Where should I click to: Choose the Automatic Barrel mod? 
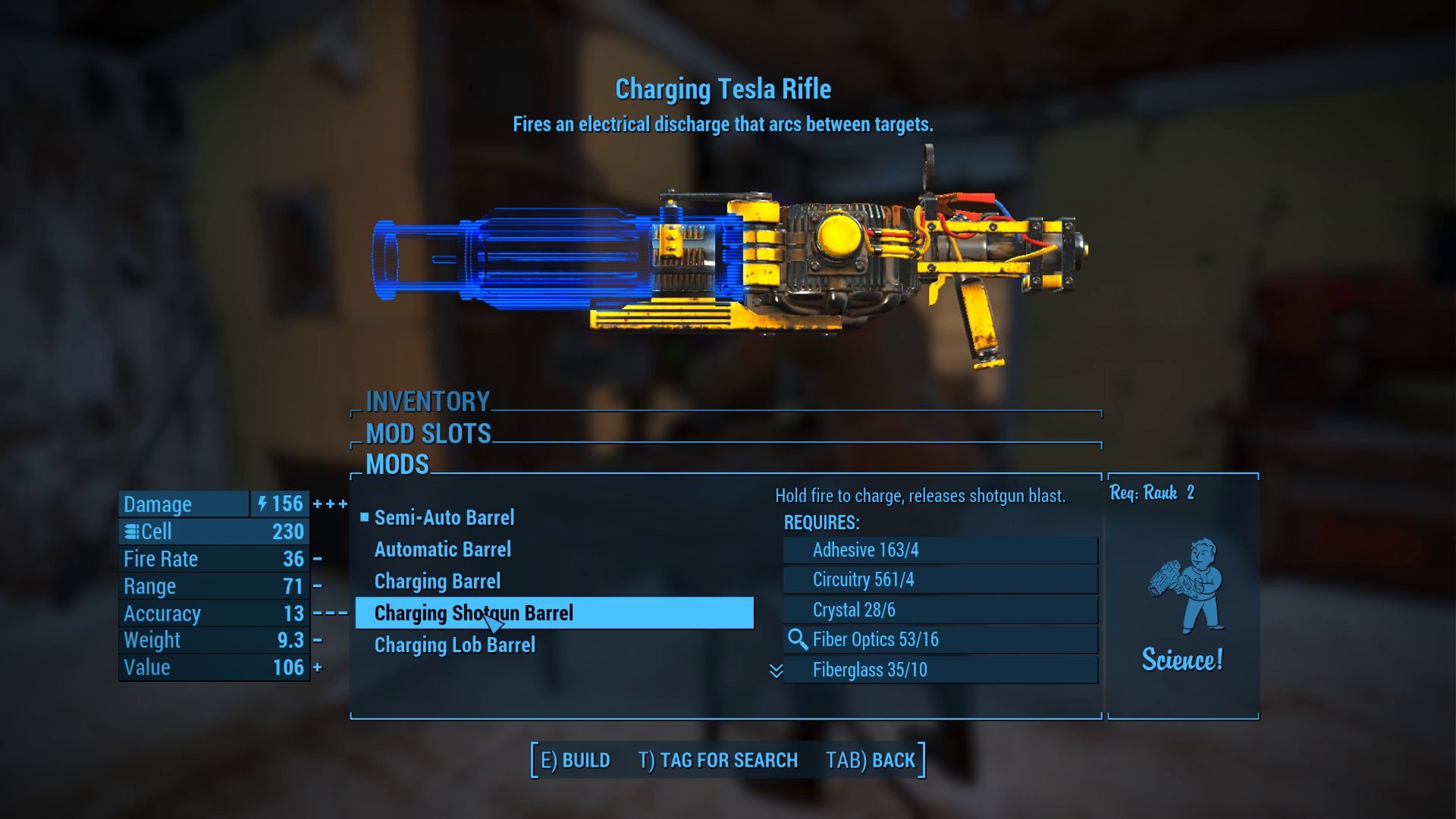pos(443,550)
